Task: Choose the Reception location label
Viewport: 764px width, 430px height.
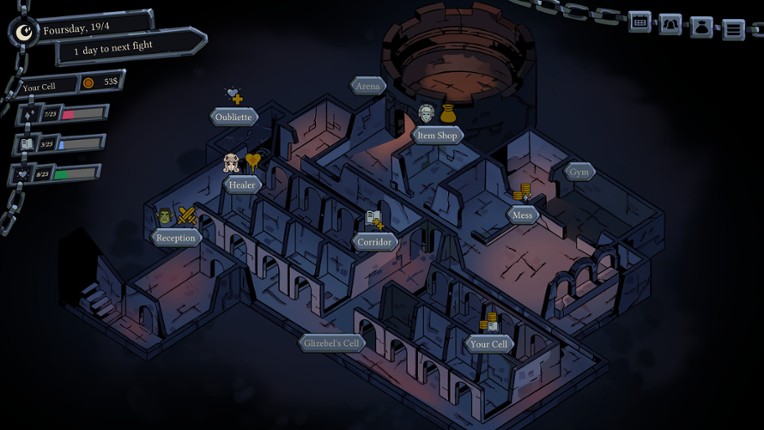Action: click(176, 237)
